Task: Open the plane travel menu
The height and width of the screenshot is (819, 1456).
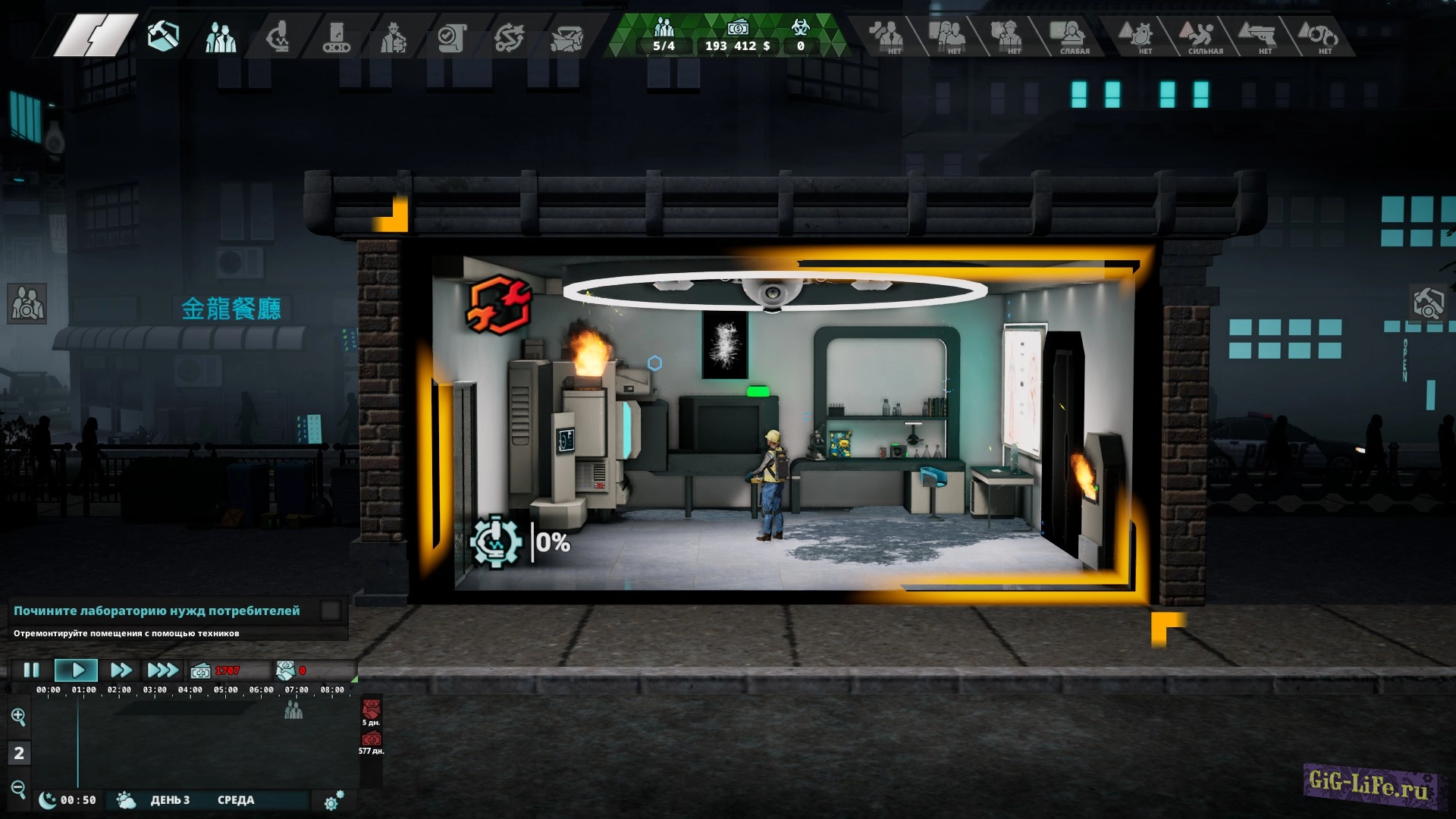Action: click(x=566, y=36)
